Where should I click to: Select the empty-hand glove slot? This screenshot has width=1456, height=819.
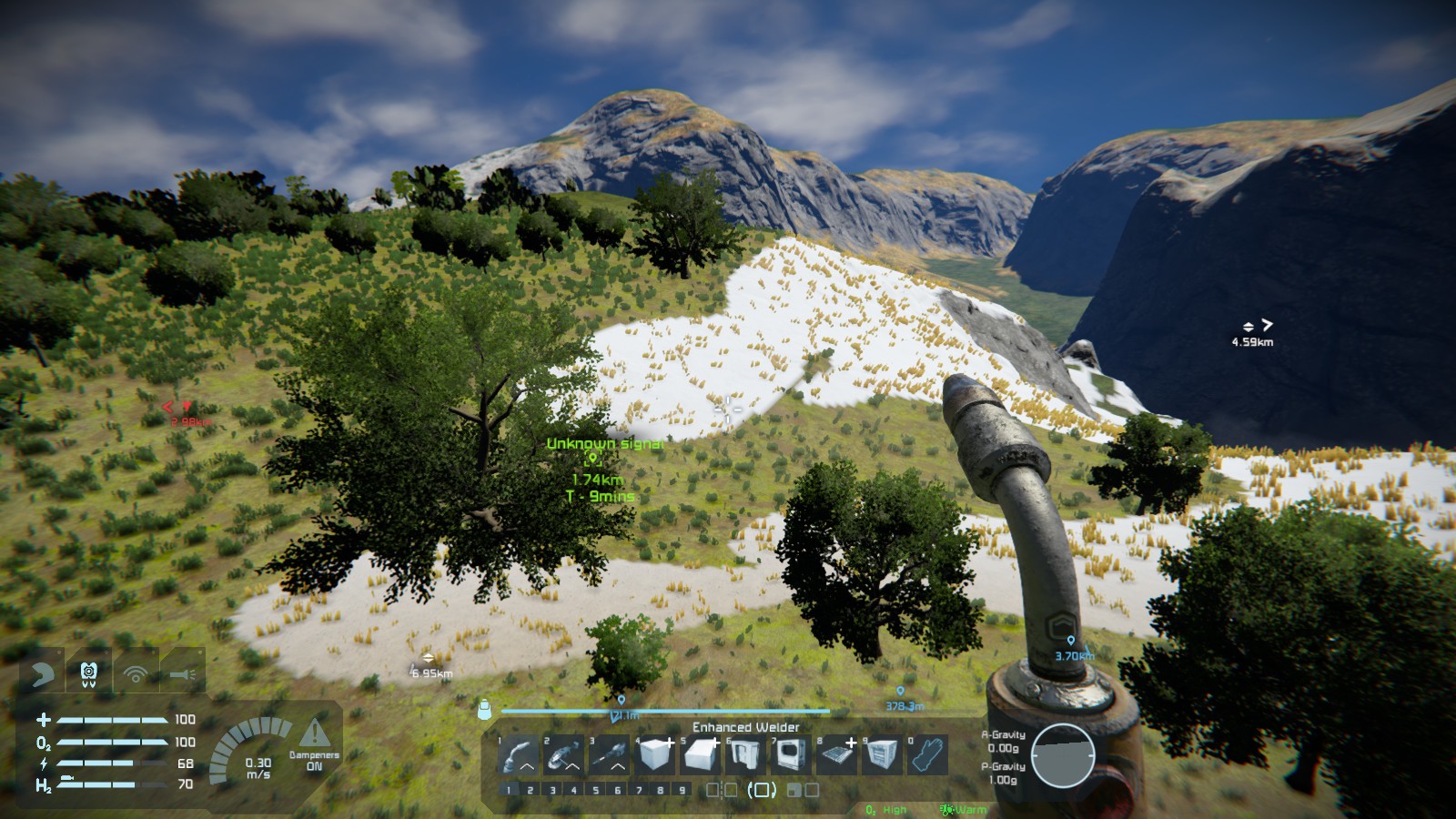(x=928, y=755)
